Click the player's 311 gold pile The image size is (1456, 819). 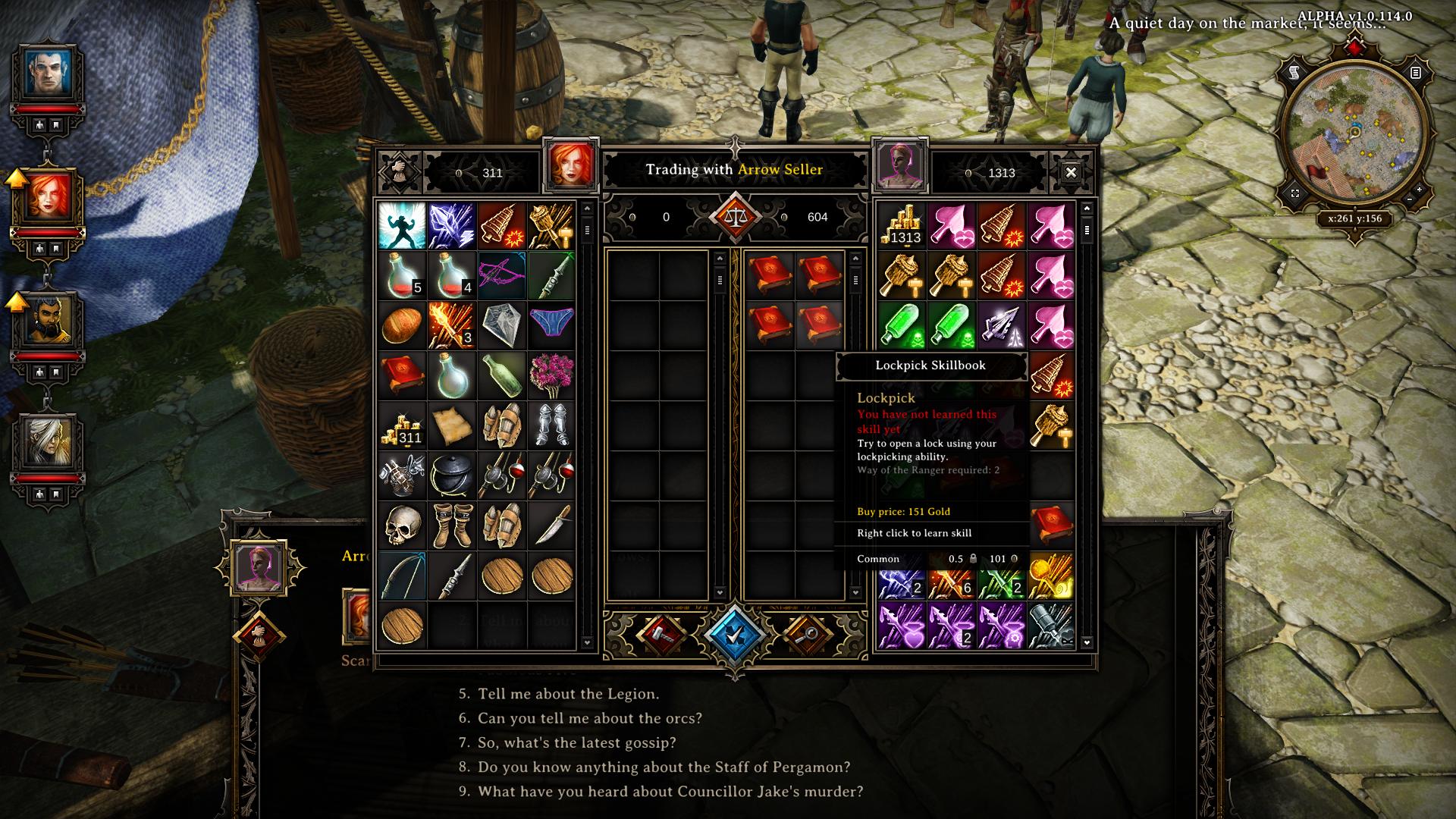coord(402,426)
